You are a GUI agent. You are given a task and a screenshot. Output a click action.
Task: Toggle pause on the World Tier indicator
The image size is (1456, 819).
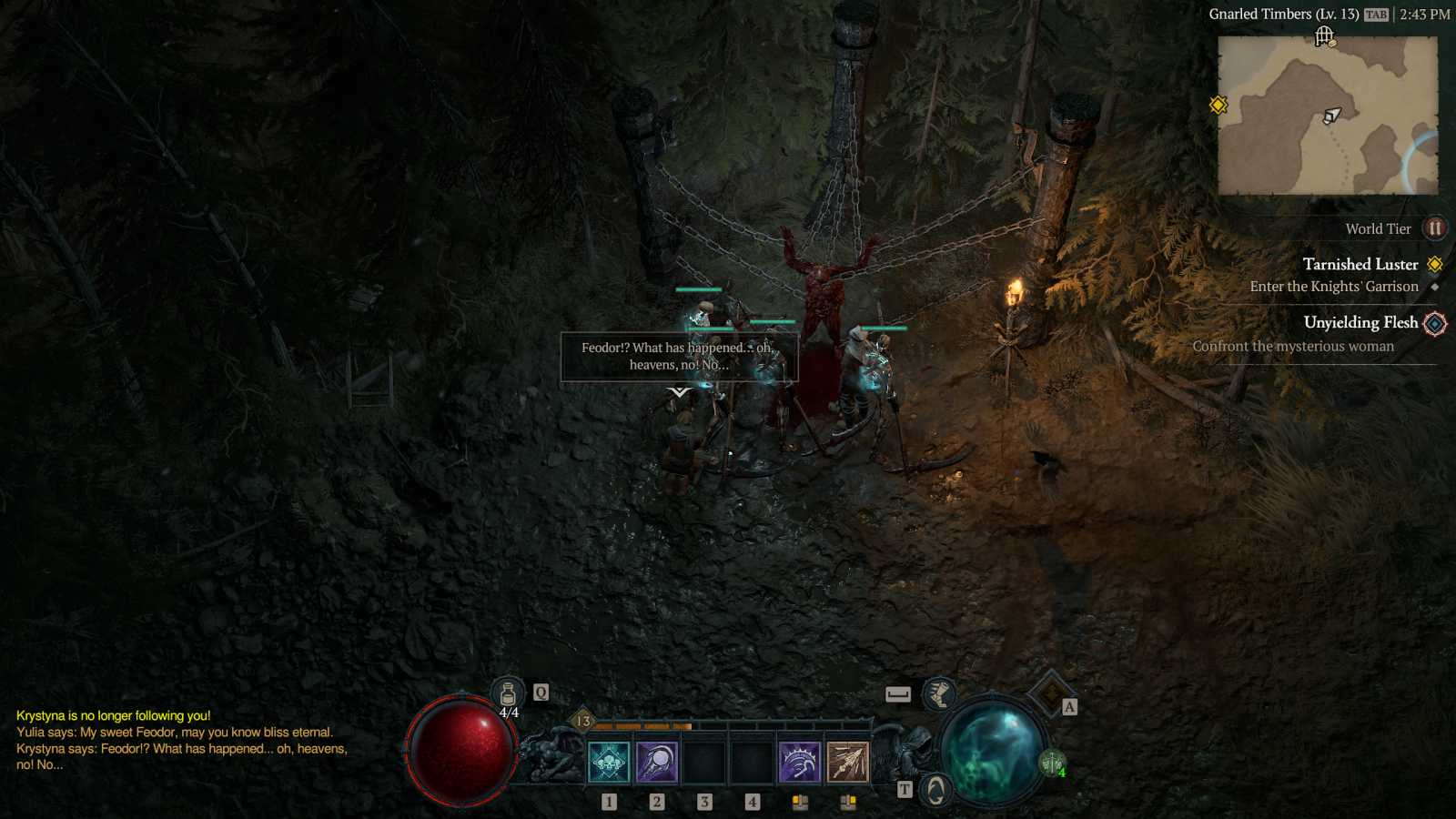[1435, 228]
